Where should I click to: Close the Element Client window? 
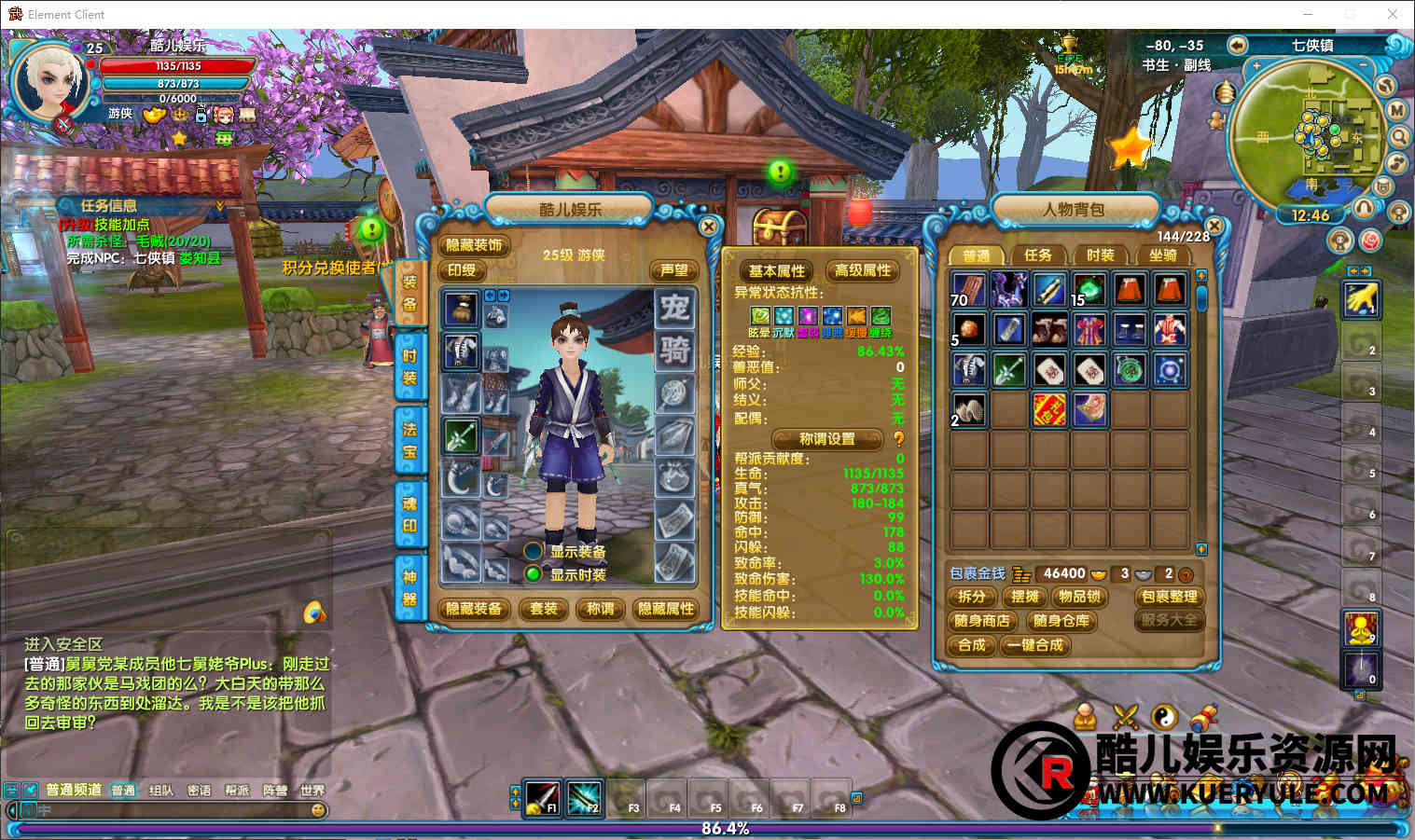[1393, 14]
